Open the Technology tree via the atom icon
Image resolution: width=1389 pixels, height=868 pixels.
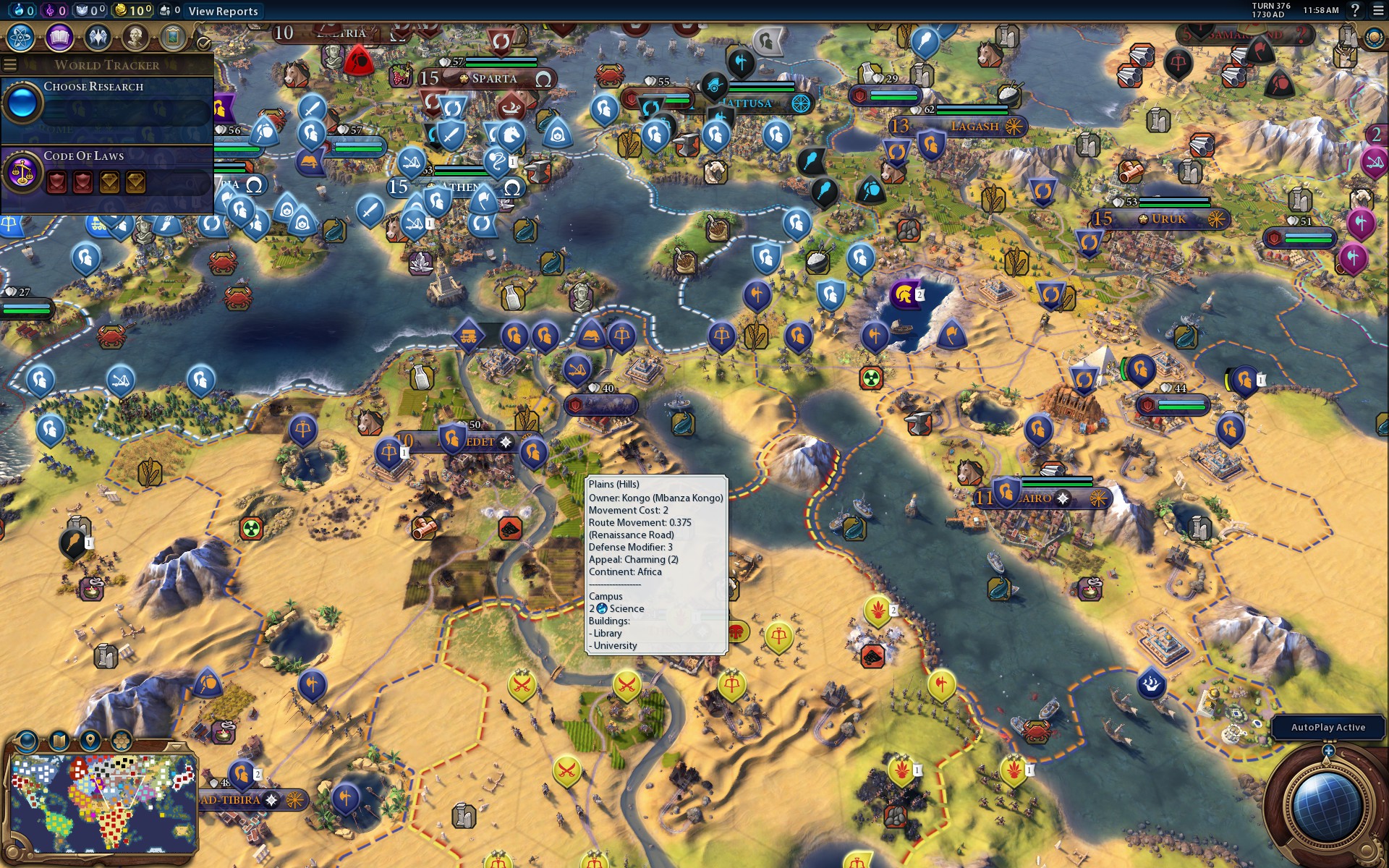coord(20,38)
